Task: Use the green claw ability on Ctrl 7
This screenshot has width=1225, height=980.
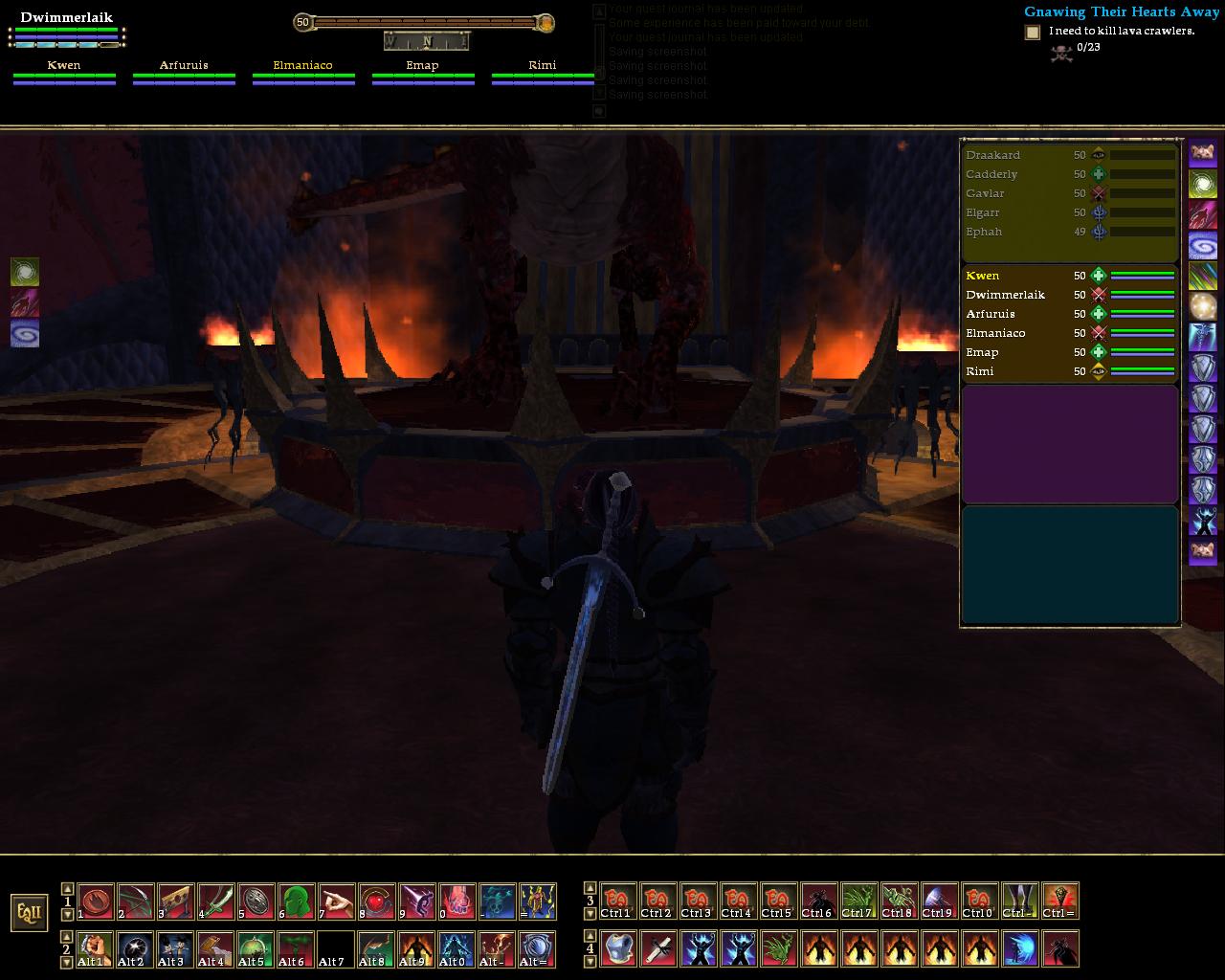Action: [859, 902]
